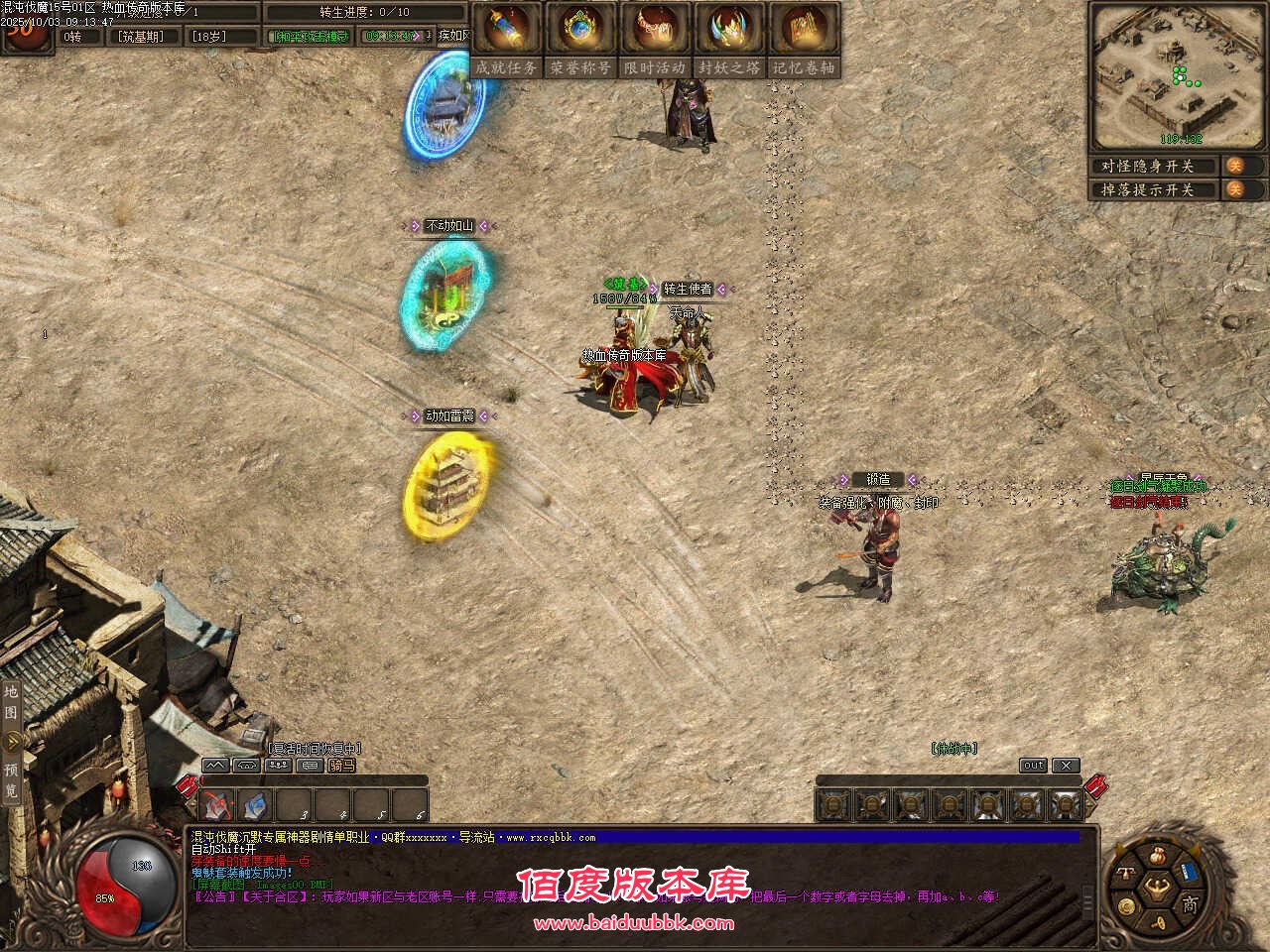This screenshot has width=1270, height=952.
Task: Open the 记忆卷轴 (Memory Scroll) feature
Action: pos(805,30)
